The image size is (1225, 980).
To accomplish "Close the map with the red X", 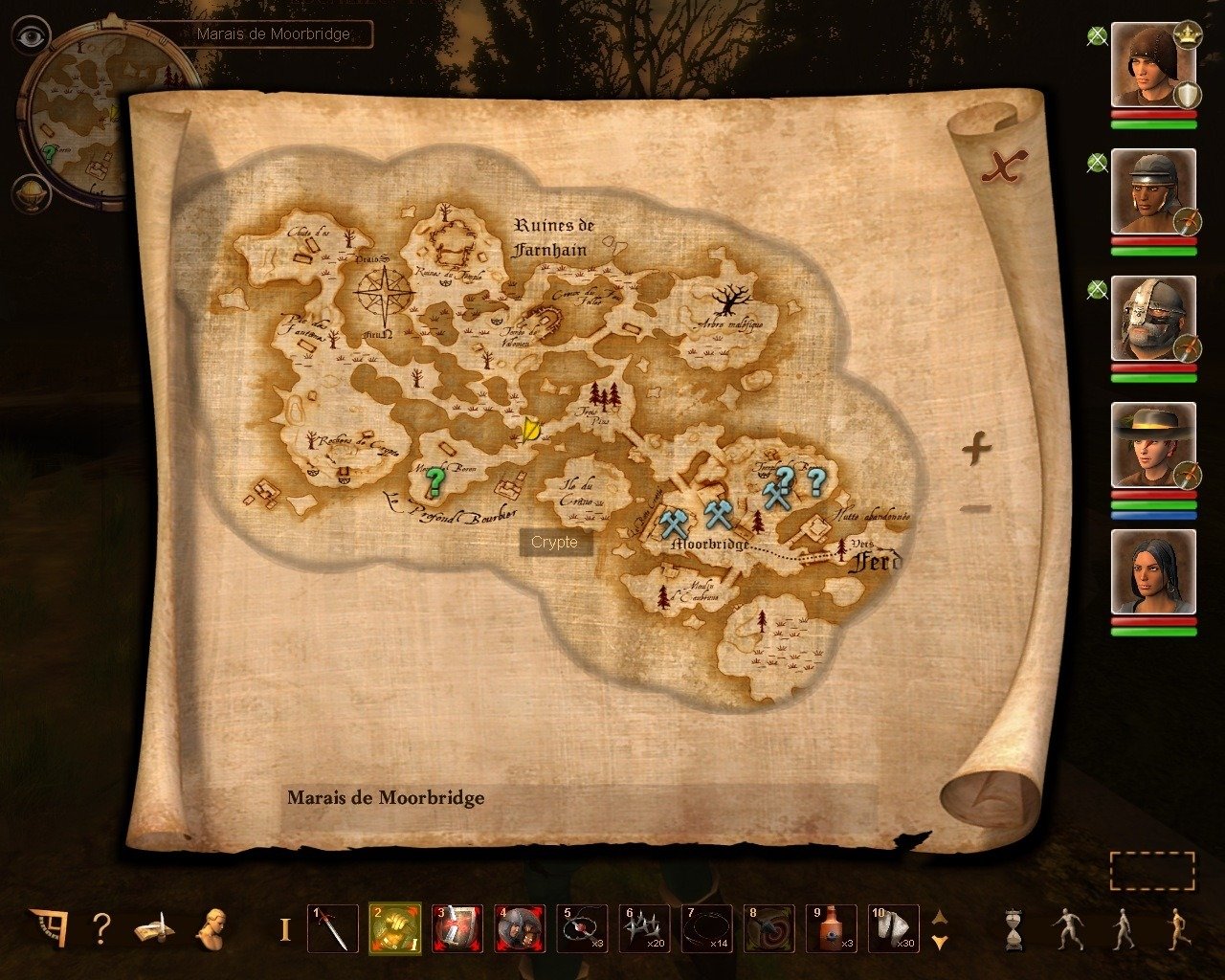I will click(x=1003, y=168).
